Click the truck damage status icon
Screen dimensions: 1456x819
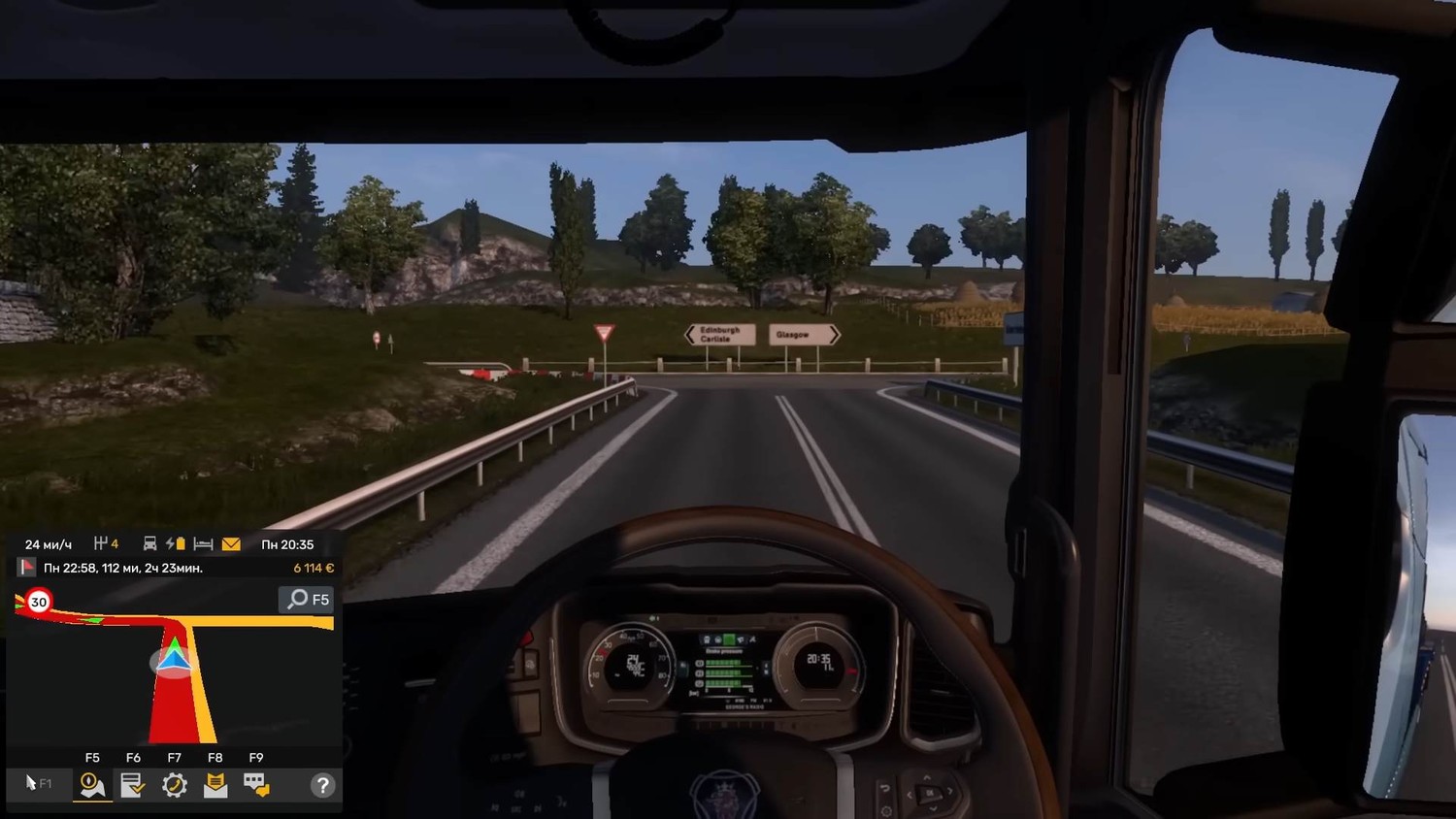(x=150, y=544)
